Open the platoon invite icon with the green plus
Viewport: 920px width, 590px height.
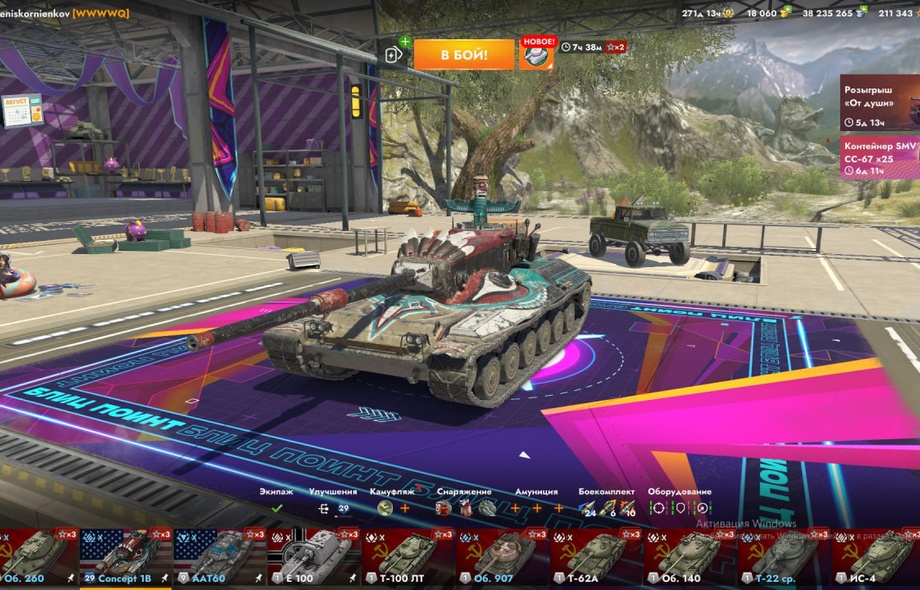pos(396,53)
